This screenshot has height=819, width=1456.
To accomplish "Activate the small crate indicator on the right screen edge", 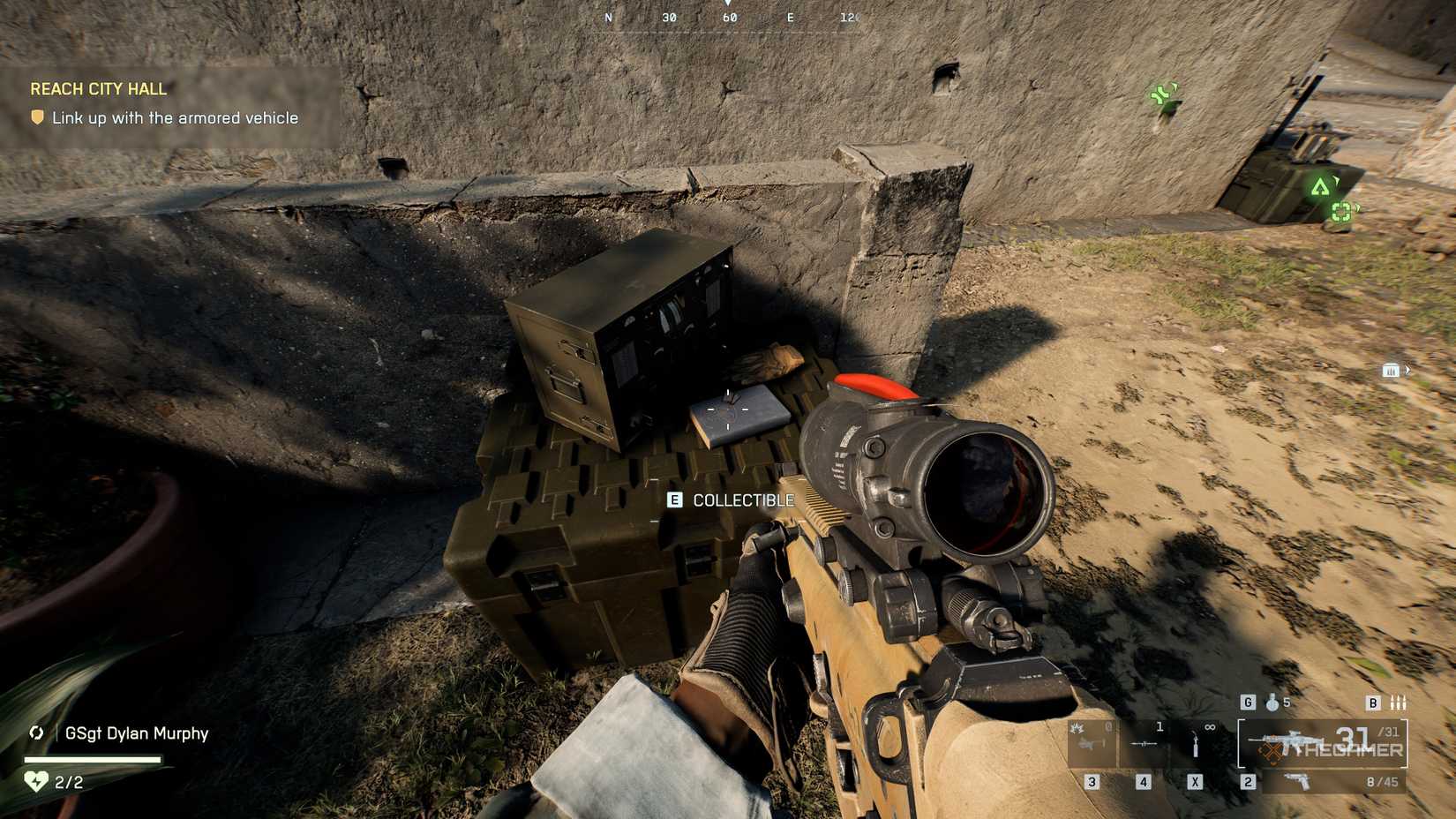I will click(x=1392, y=372).
